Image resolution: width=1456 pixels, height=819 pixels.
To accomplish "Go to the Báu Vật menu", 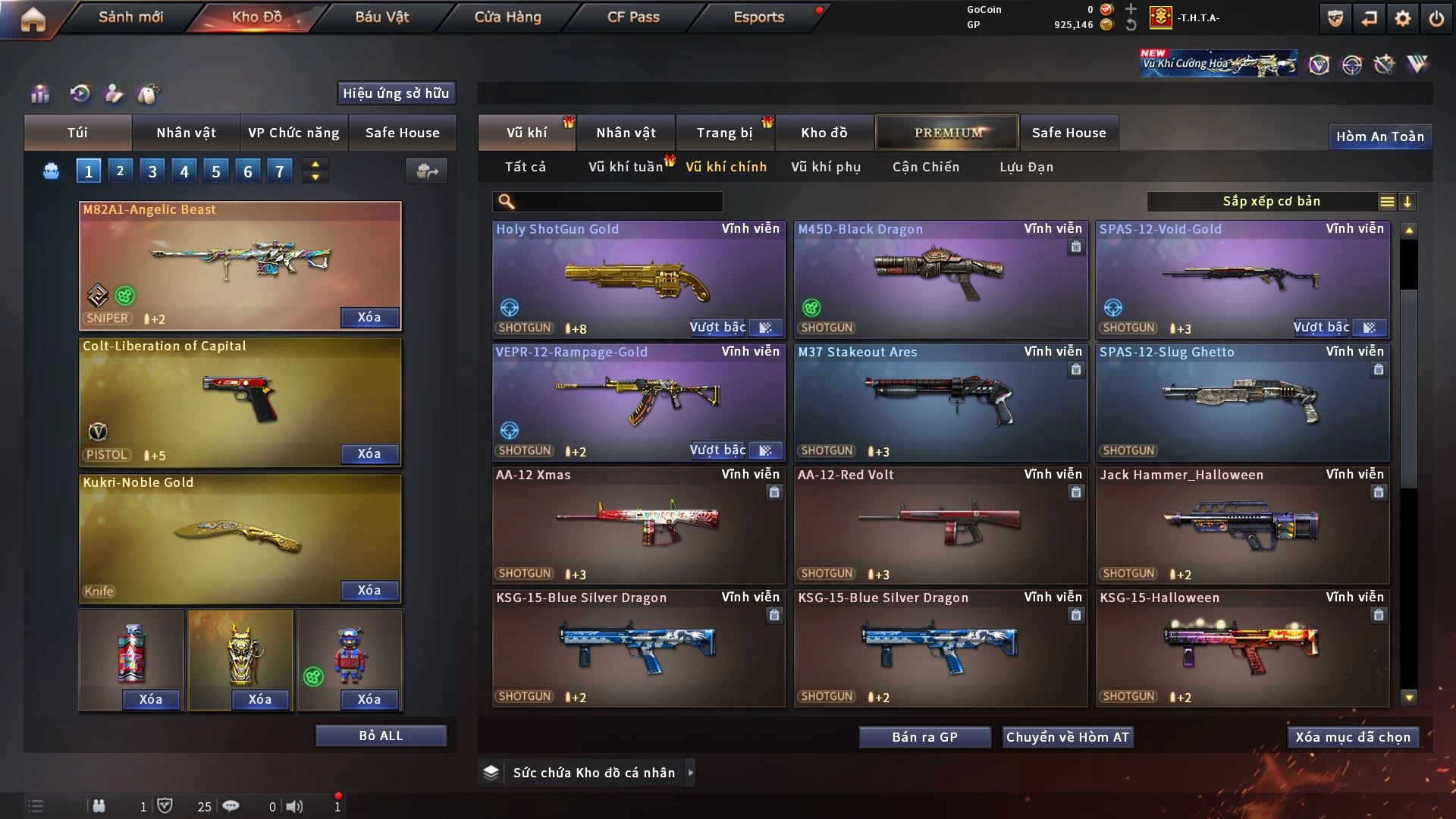I will click(x=381, y=17).
